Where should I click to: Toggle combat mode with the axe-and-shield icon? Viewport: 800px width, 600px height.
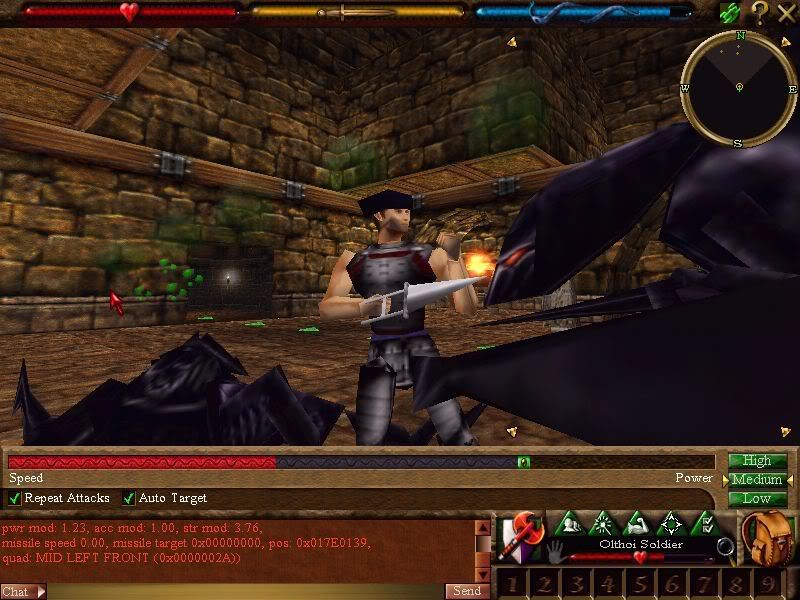tap(518, 537)
